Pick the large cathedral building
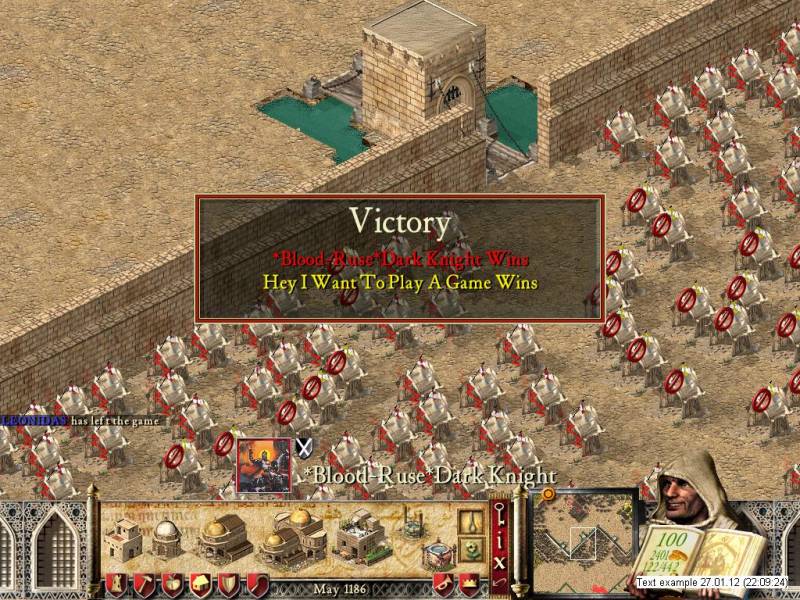800x600 pixels. click(x=291, y=539)
